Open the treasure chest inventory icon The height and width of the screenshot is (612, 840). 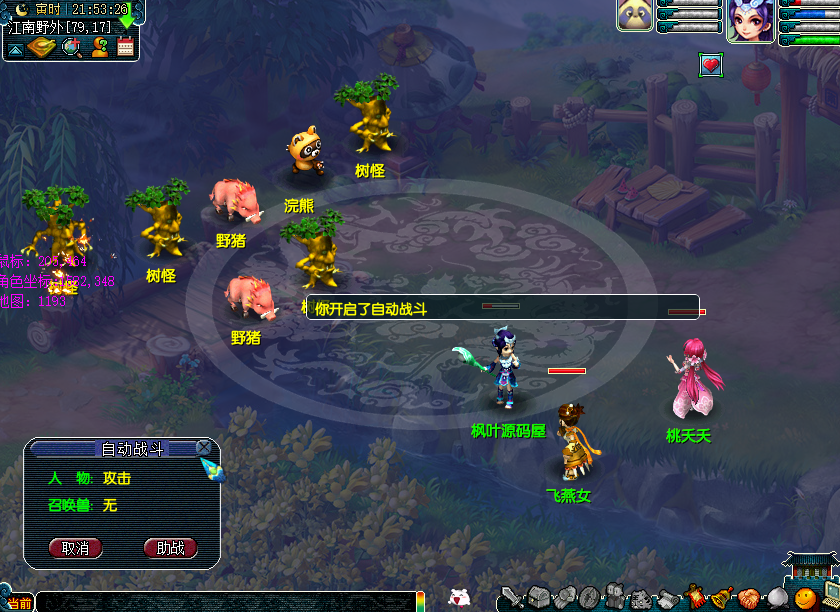tap(538, 598)
